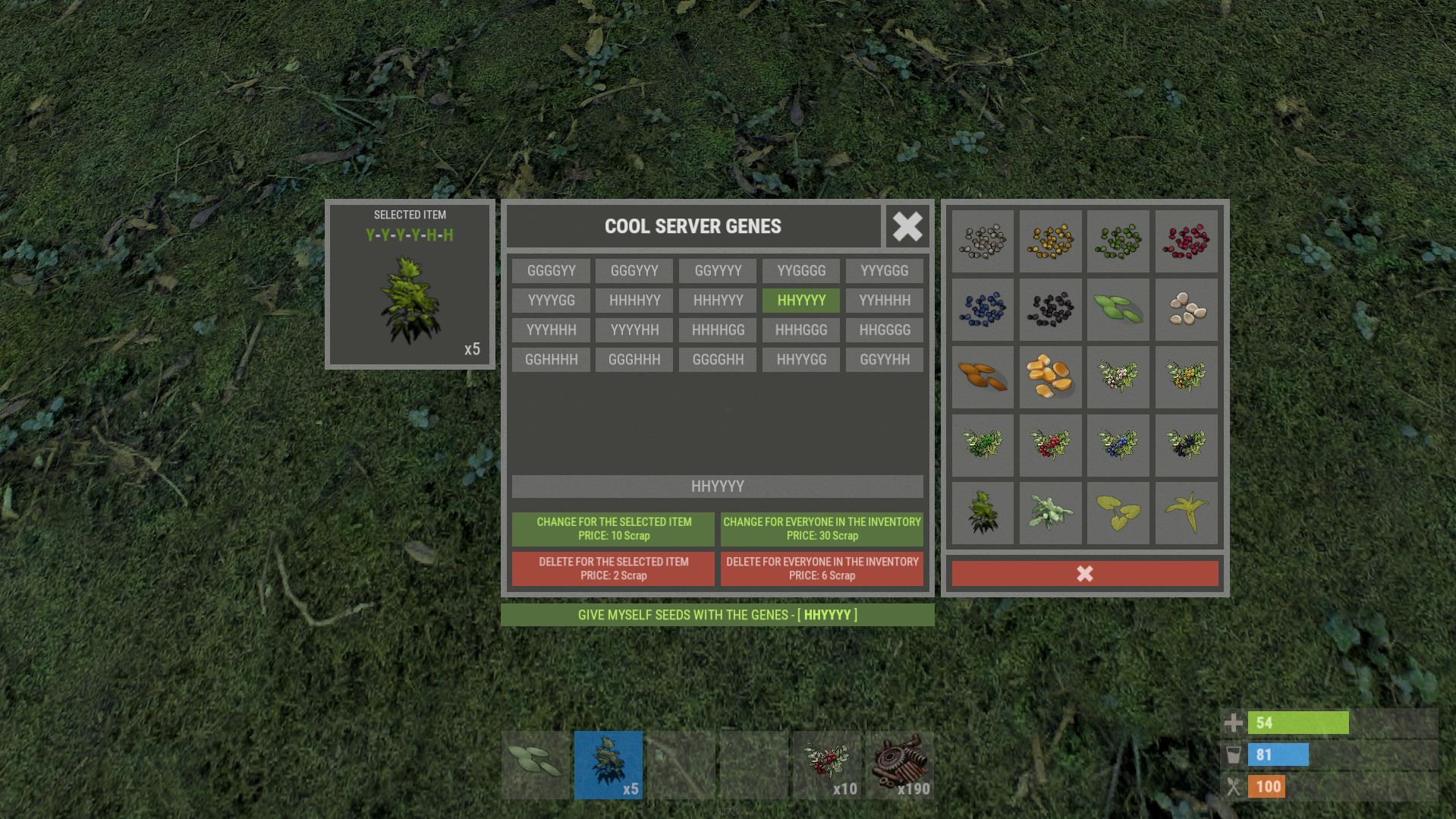Close the Cool Server Genes window
The width and height of the screenshot is (1456, 819).
(x=907, y=226)
